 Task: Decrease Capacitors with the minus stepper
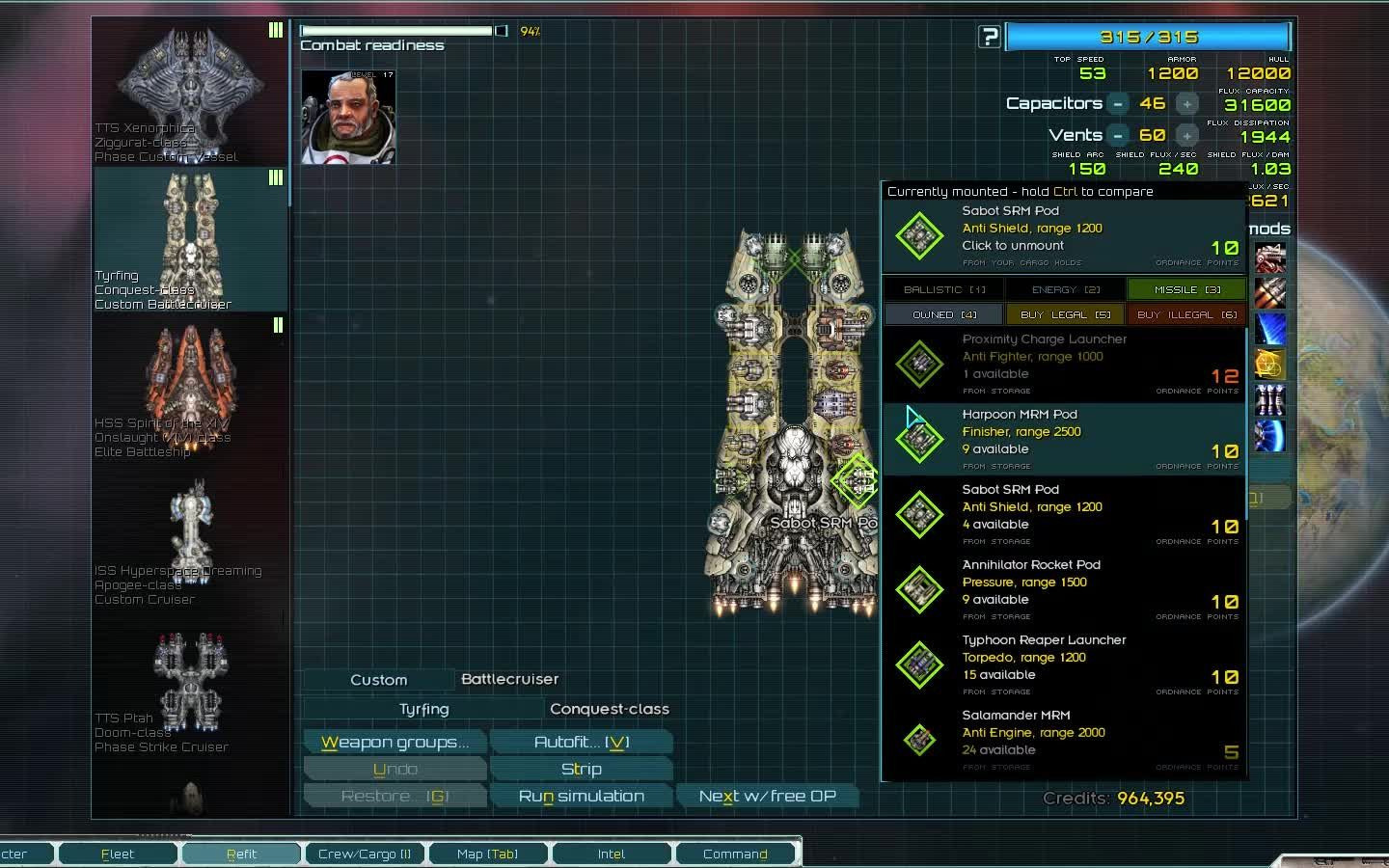[x=1118, y=103]
